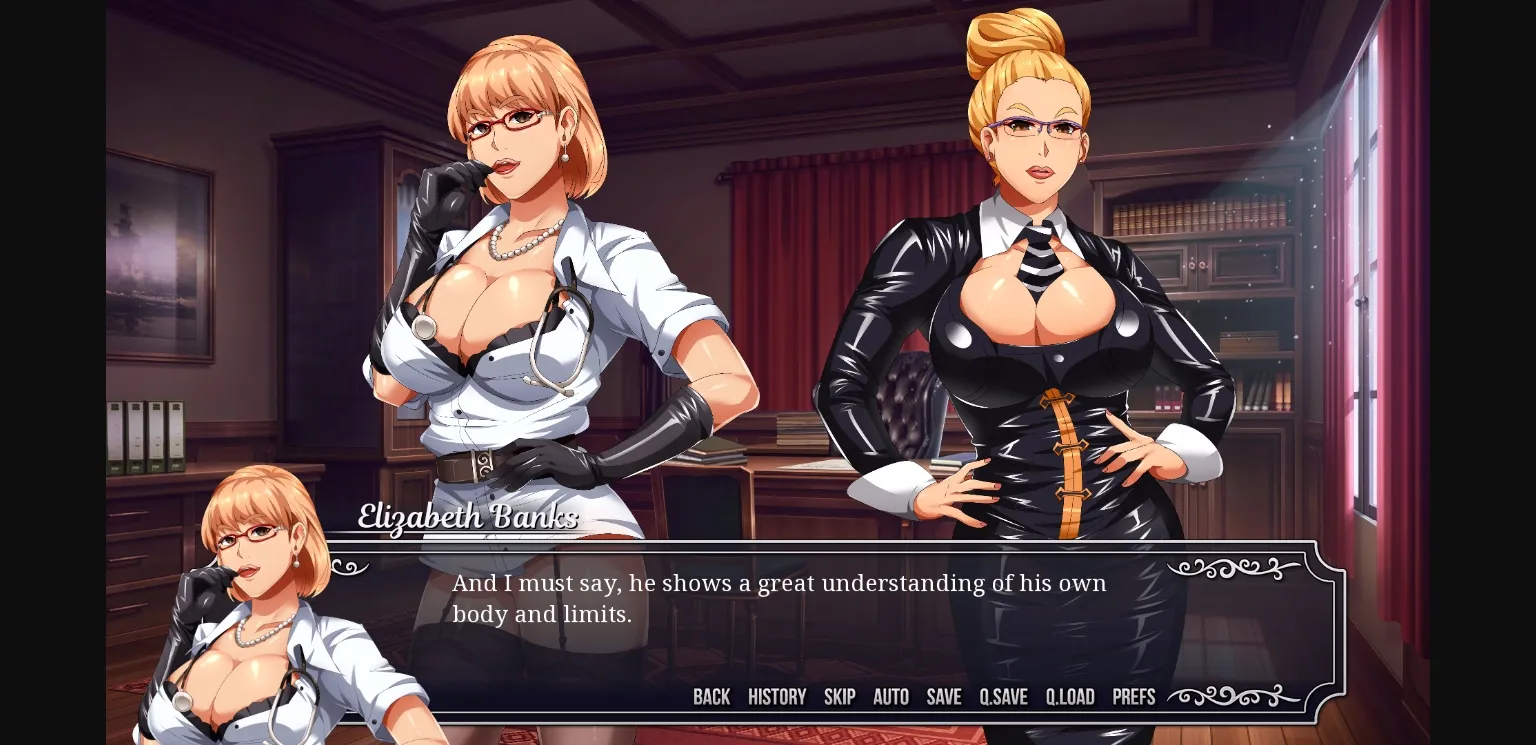Rewind dialogue using the BACK button

[x=711, y=697]
